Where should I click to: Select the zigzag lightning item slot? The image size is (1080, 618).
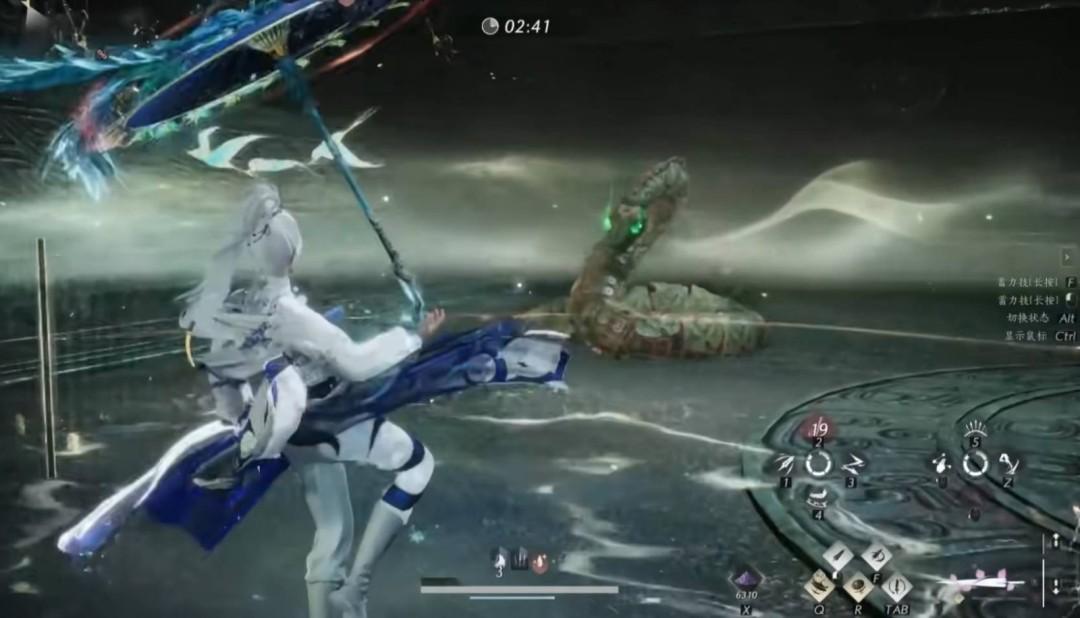(x=852, y=463)
